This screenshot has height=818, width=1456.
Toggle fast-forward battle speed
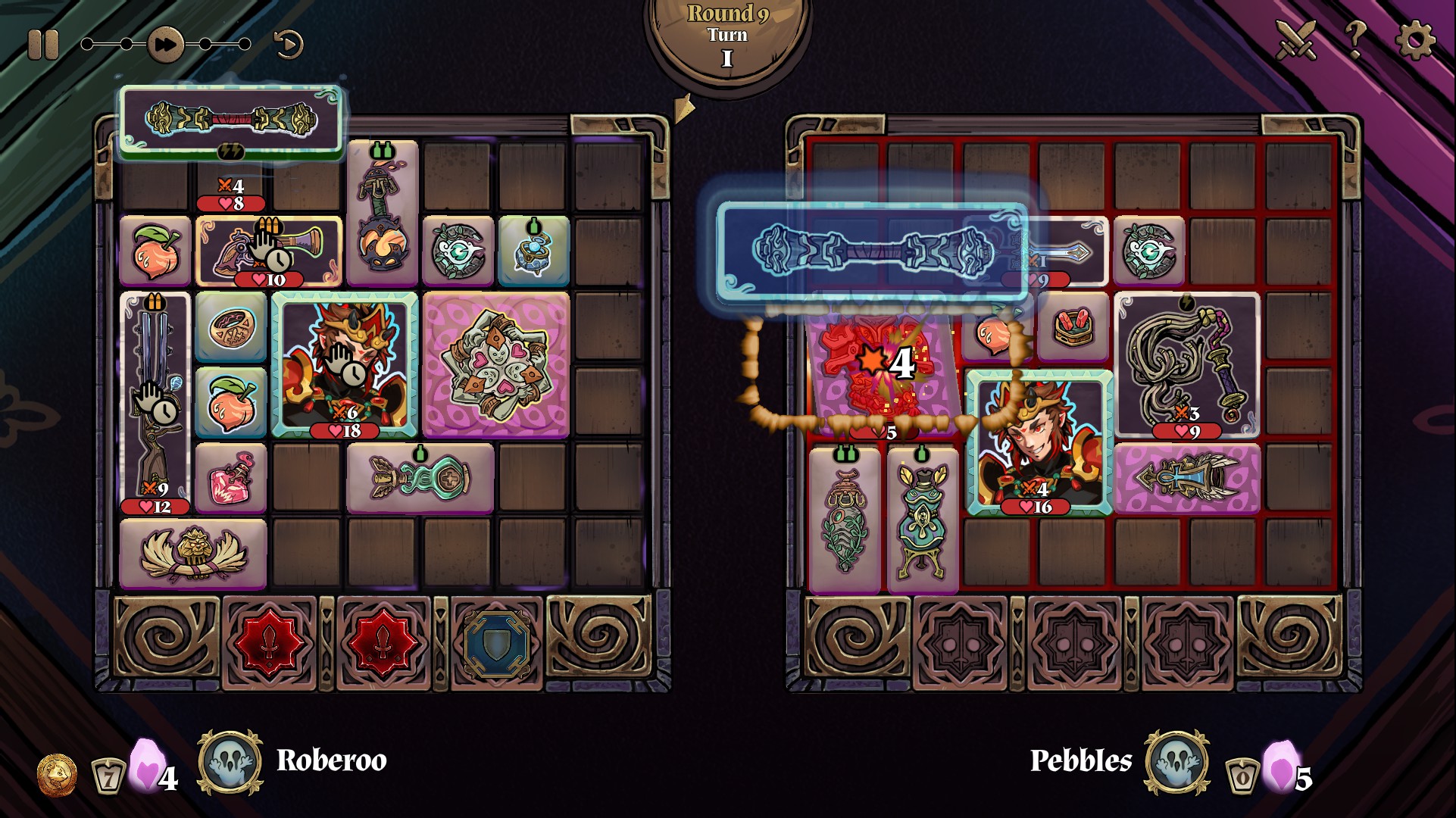point(165,45)
